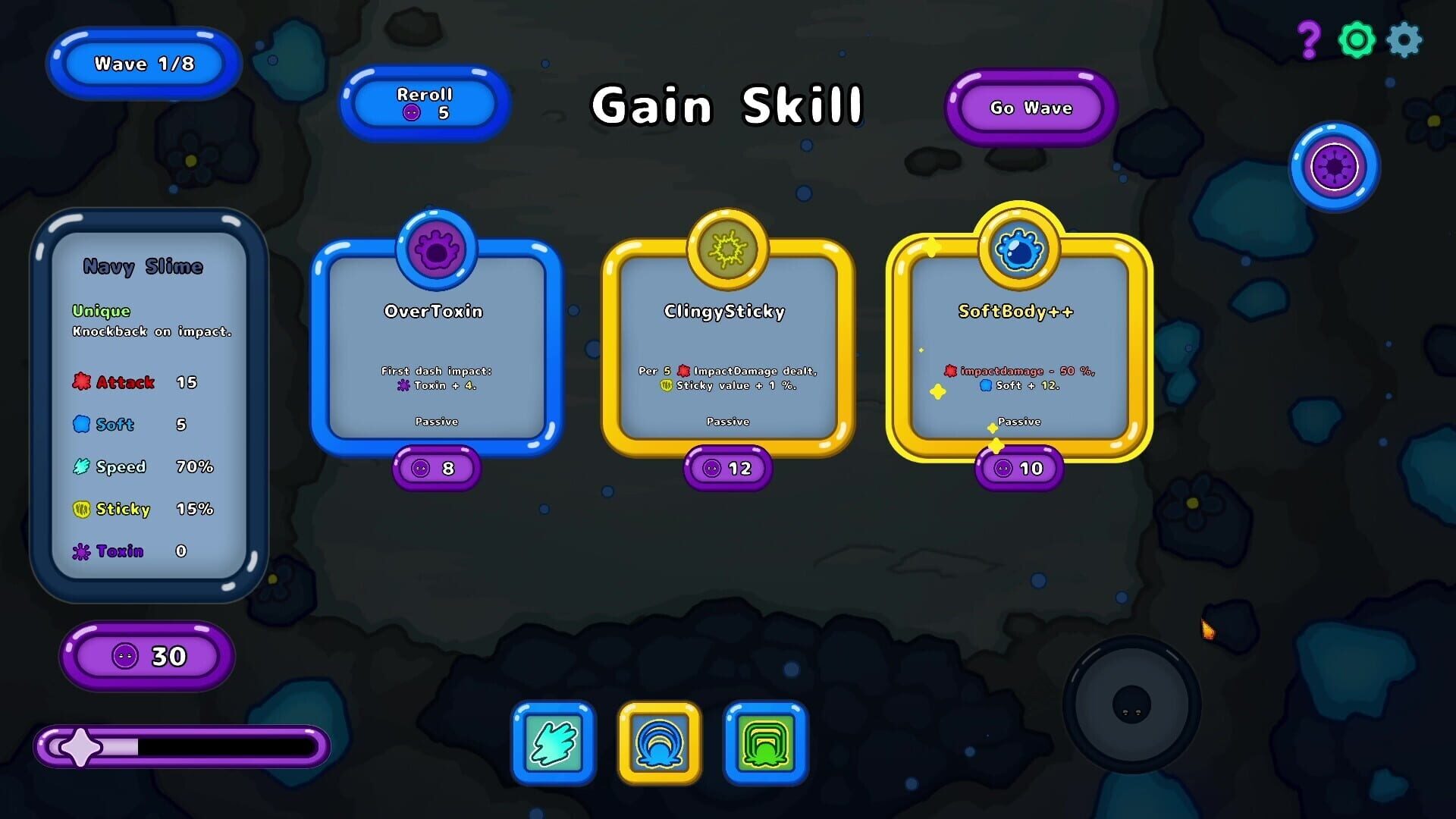Open the help question mark
Screen dimensions: 1456x819
[1308, 37]
